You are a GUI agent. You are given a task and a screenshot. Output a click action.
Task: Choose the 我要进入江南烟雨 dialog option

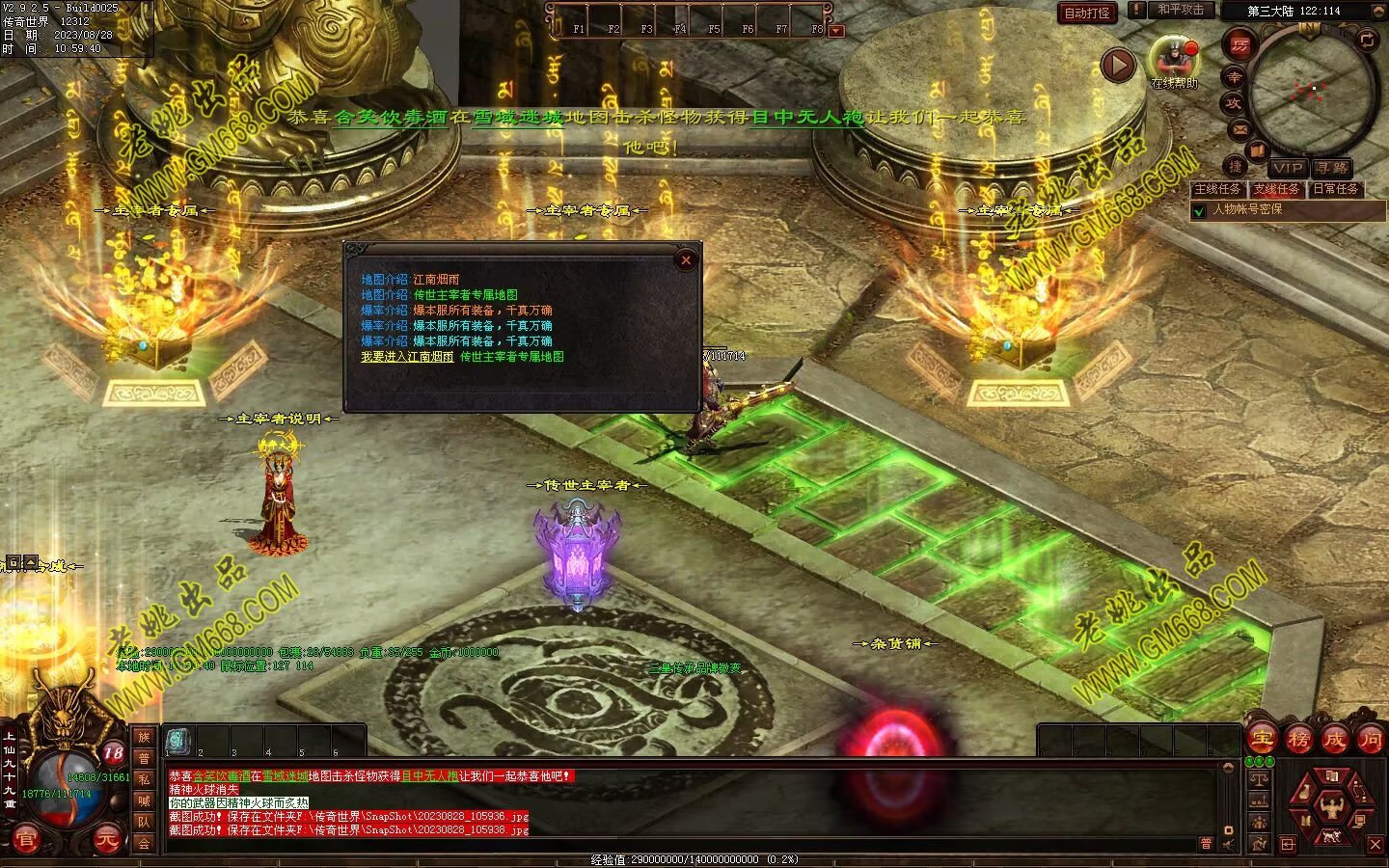pos(407,357)
